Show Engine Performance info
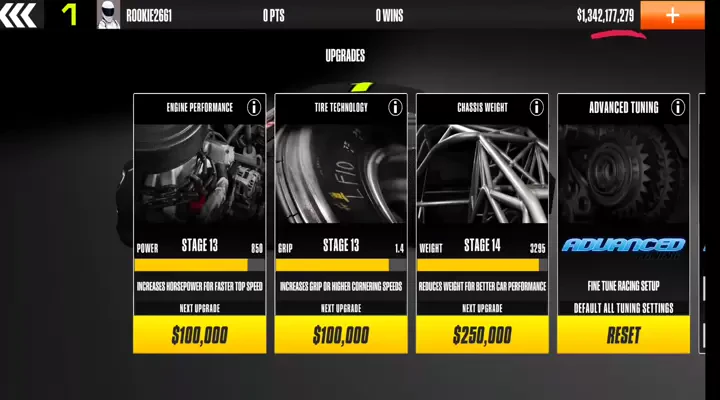 (x=254, y=107)
